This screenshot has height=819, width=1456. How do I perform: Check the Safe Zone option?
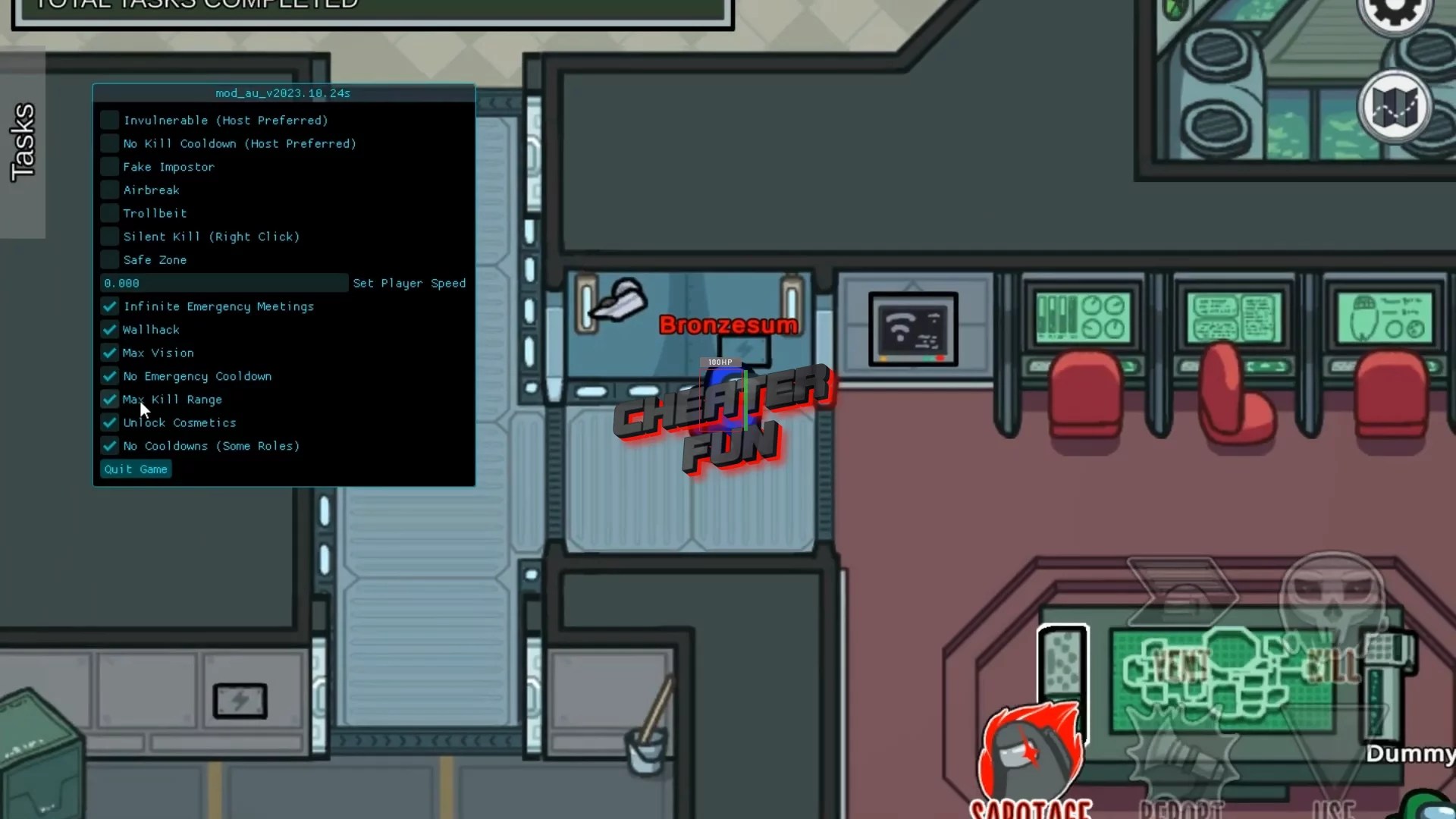click(x=109, y=259)
